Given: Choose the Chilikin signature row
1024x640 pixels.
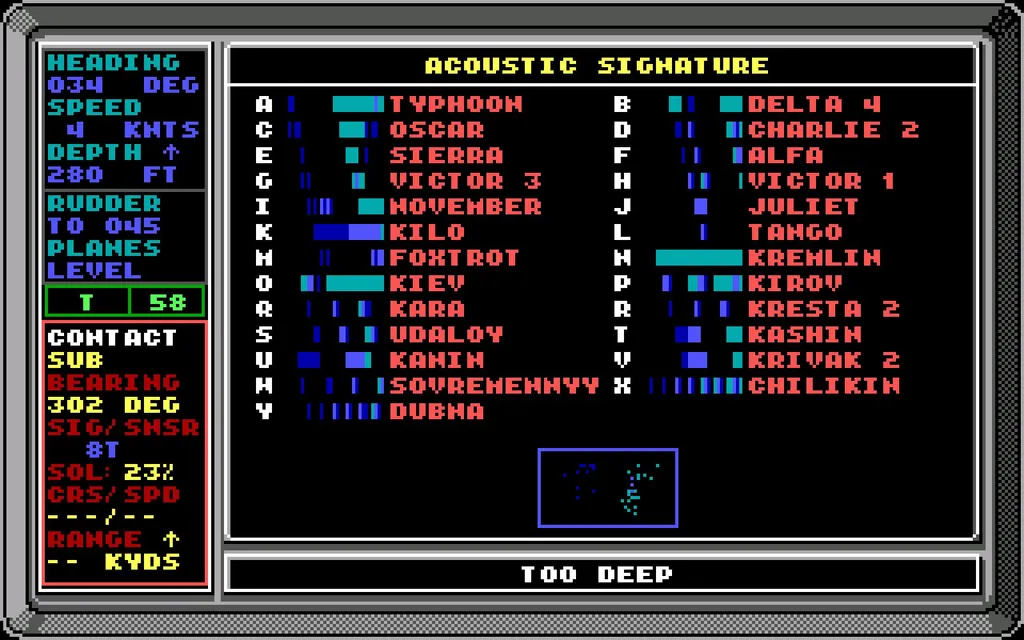Looking at the screenshot, I should click(823, 386).
